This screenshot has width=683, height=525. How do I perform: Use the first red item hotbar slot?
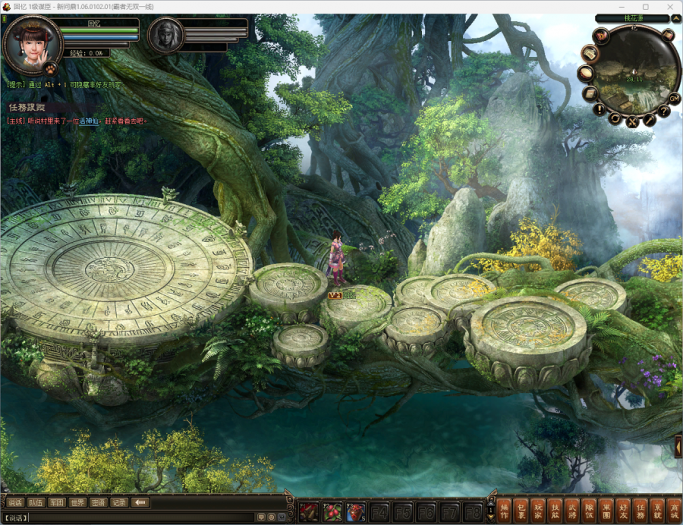pyautogui.click(x=310, y=512)
